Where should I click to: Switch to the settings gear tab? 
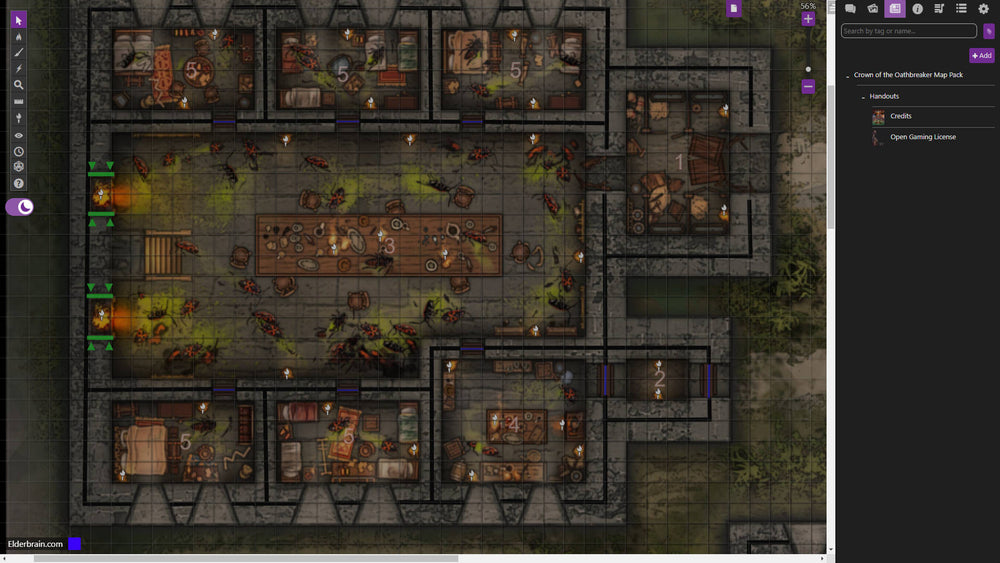(x=983, y=9)
